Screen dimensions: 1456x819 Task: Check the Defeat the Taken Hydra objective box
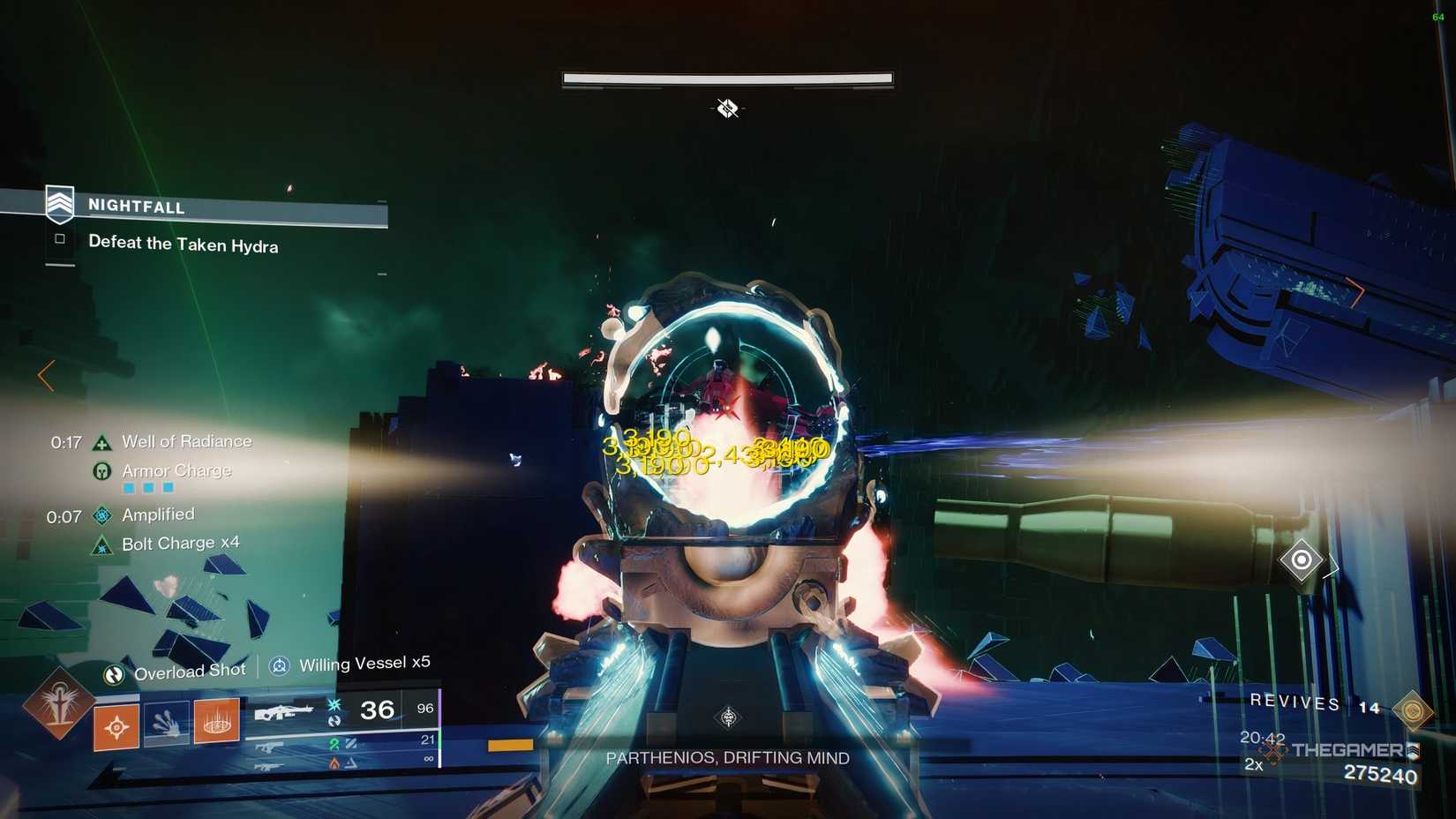59,238
